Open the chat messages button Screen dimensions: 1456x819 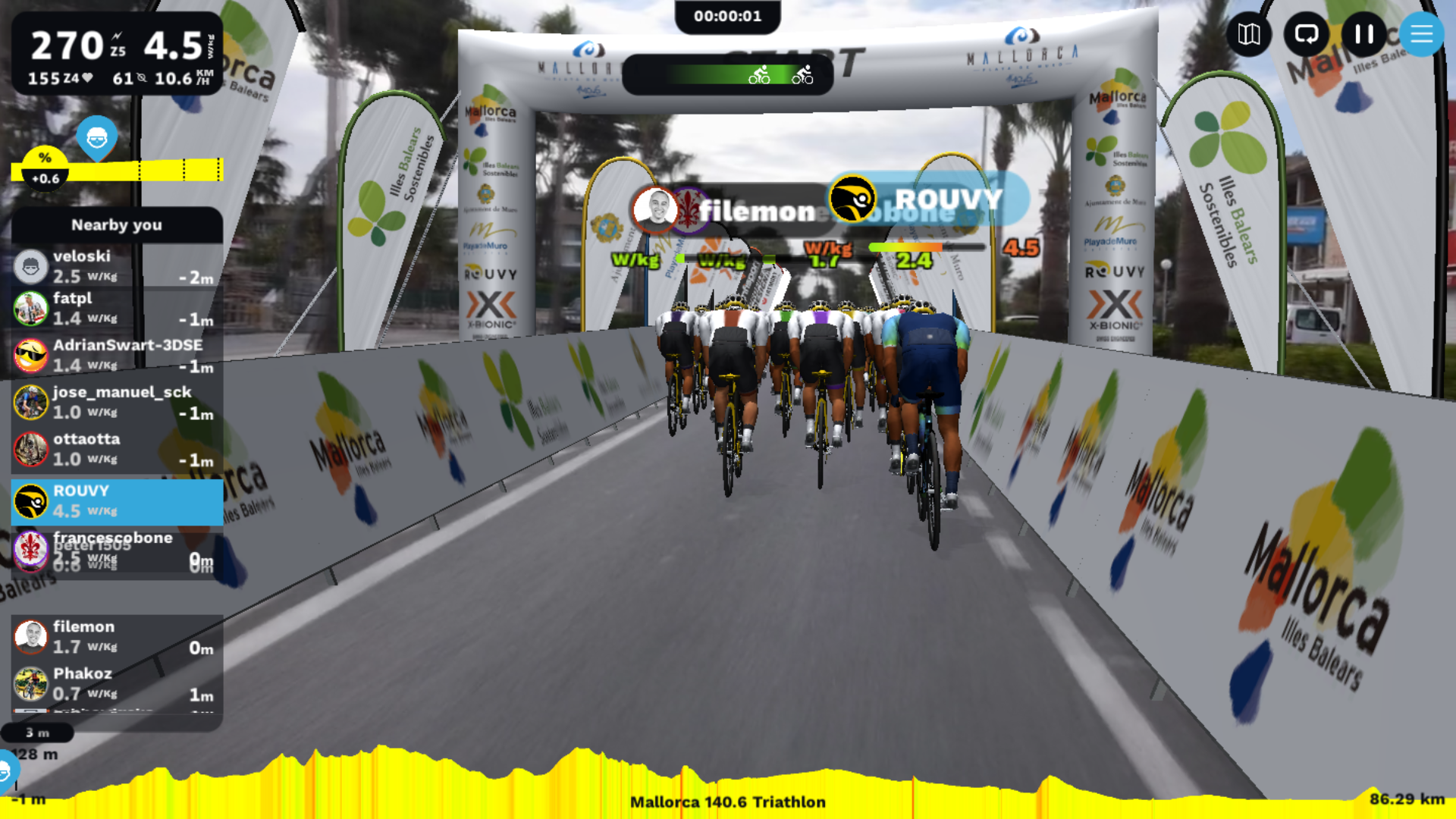pyautogui.click(x=1306, y=34)
